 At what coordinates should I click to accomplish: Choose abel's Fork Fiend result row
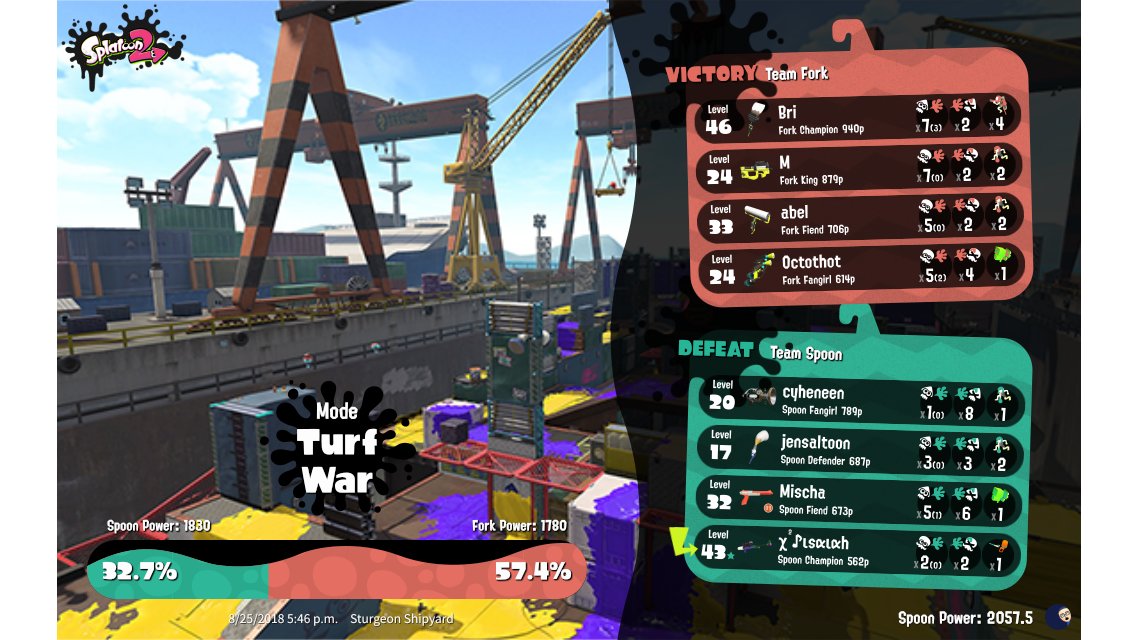click(858, 219)
